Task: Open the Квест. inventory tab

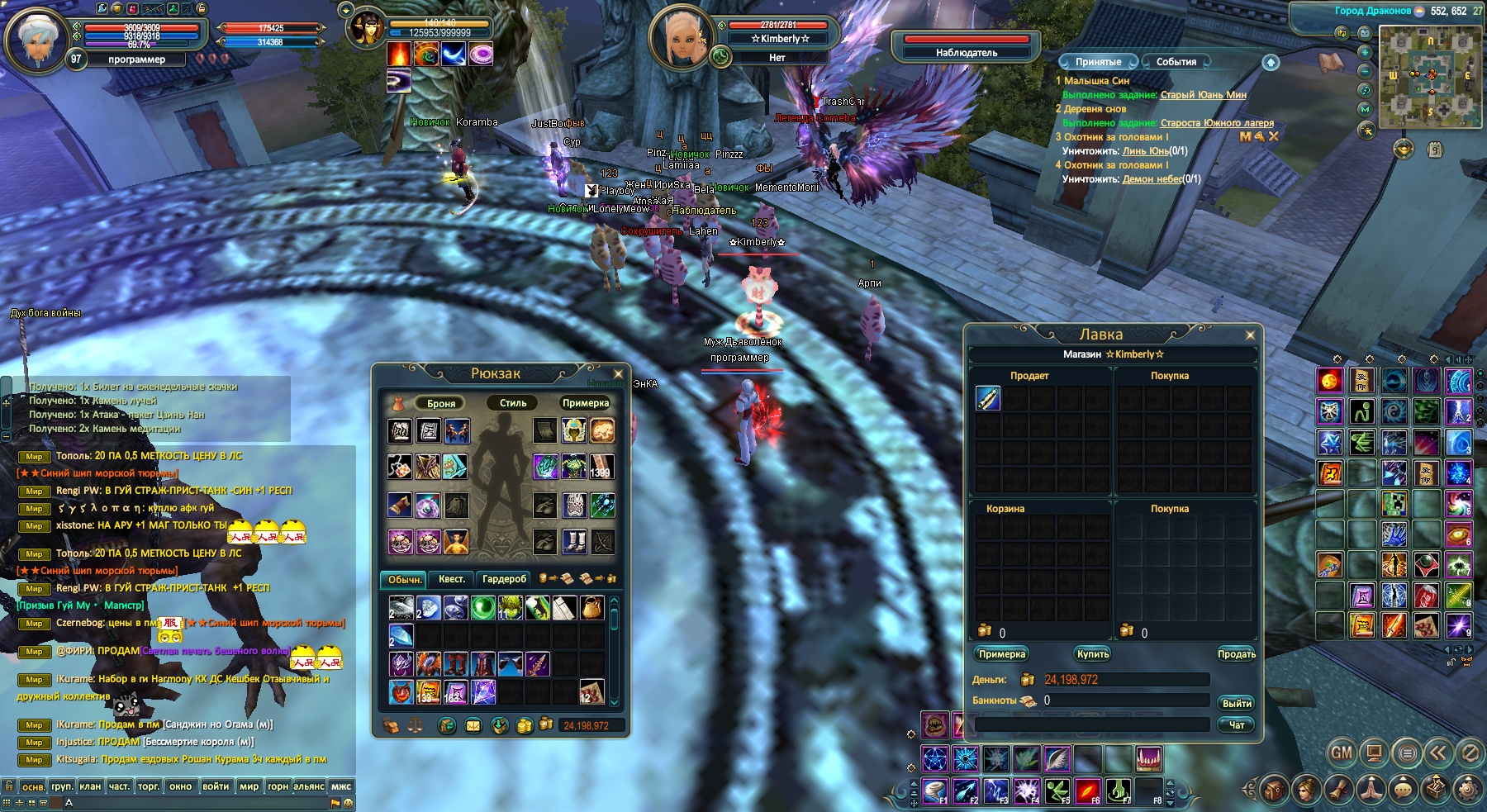Action: 451,579
